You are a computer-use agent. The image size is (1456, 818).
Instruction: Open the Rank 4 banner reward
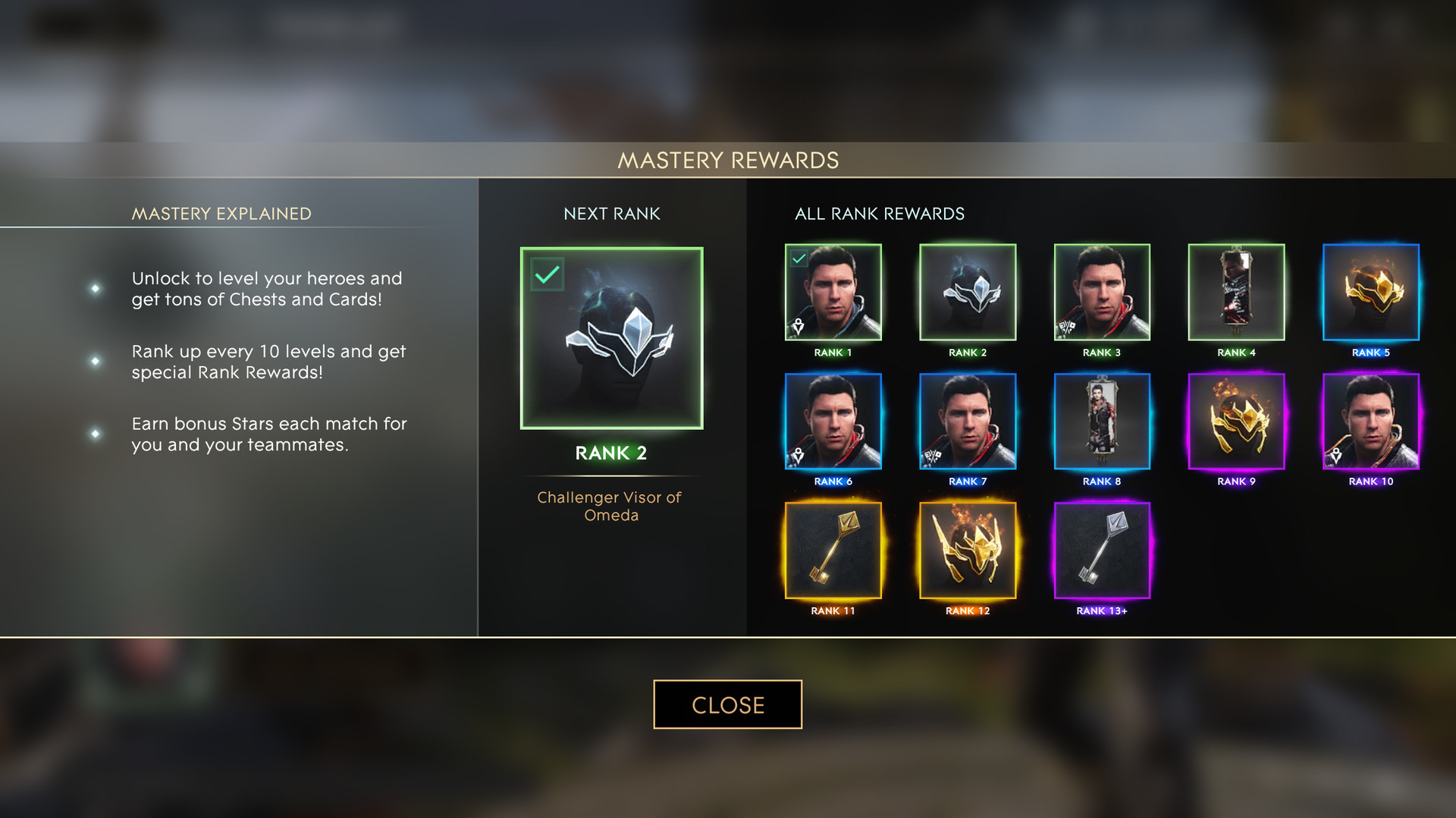point(1236,292)
